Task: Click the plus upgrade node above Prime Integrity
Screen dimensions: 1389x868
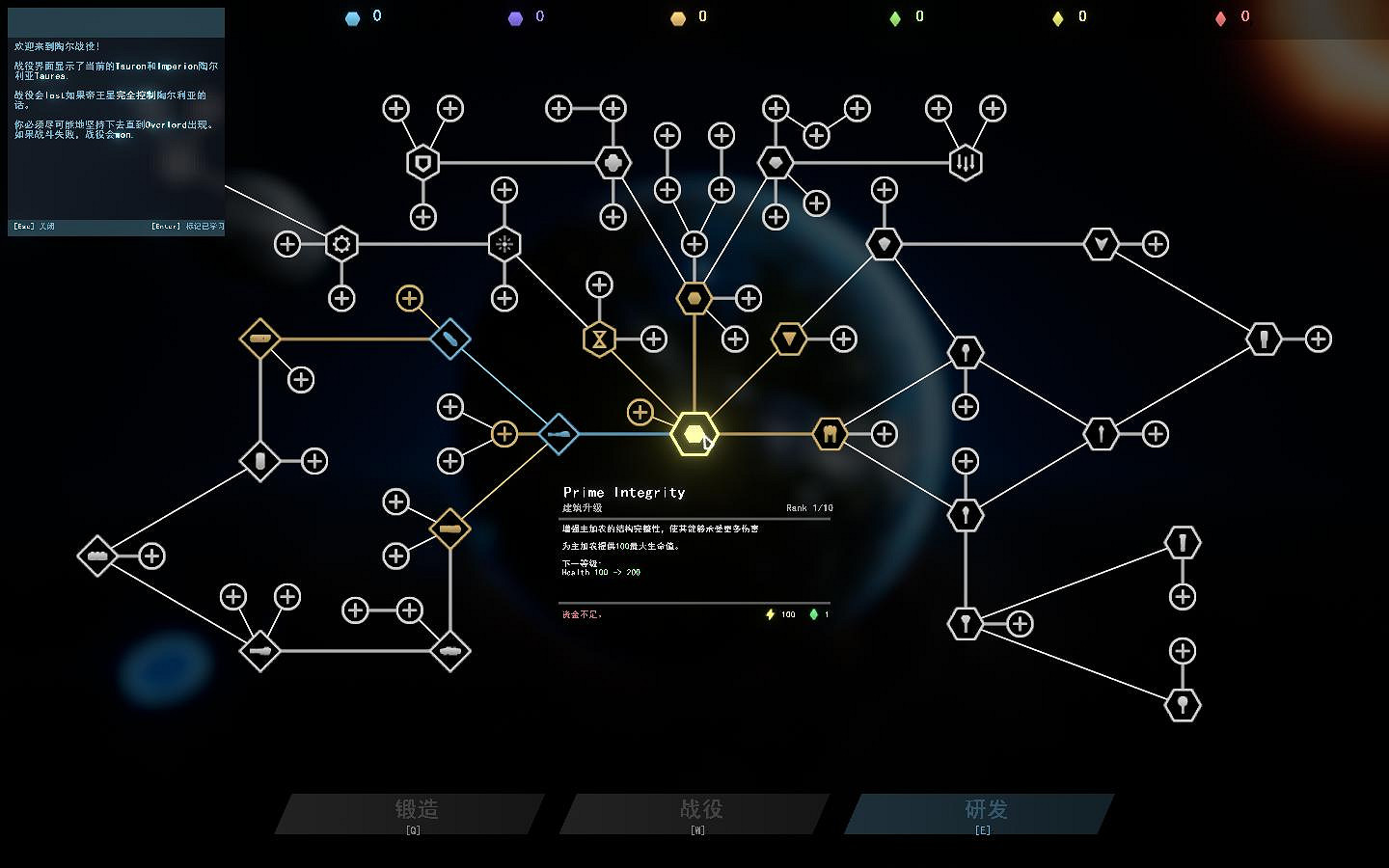Action: coord(640,412)
